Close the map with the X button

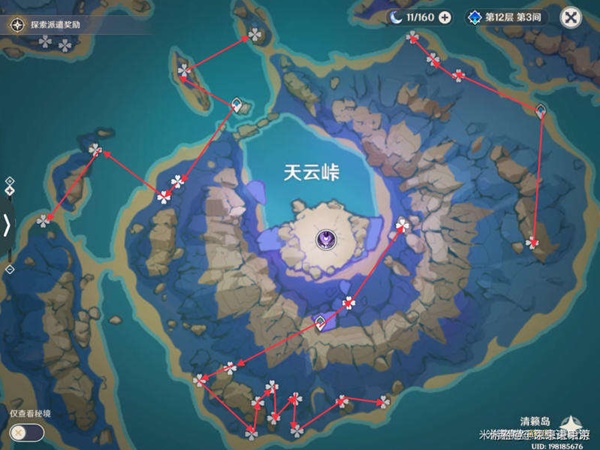(571, 17)
